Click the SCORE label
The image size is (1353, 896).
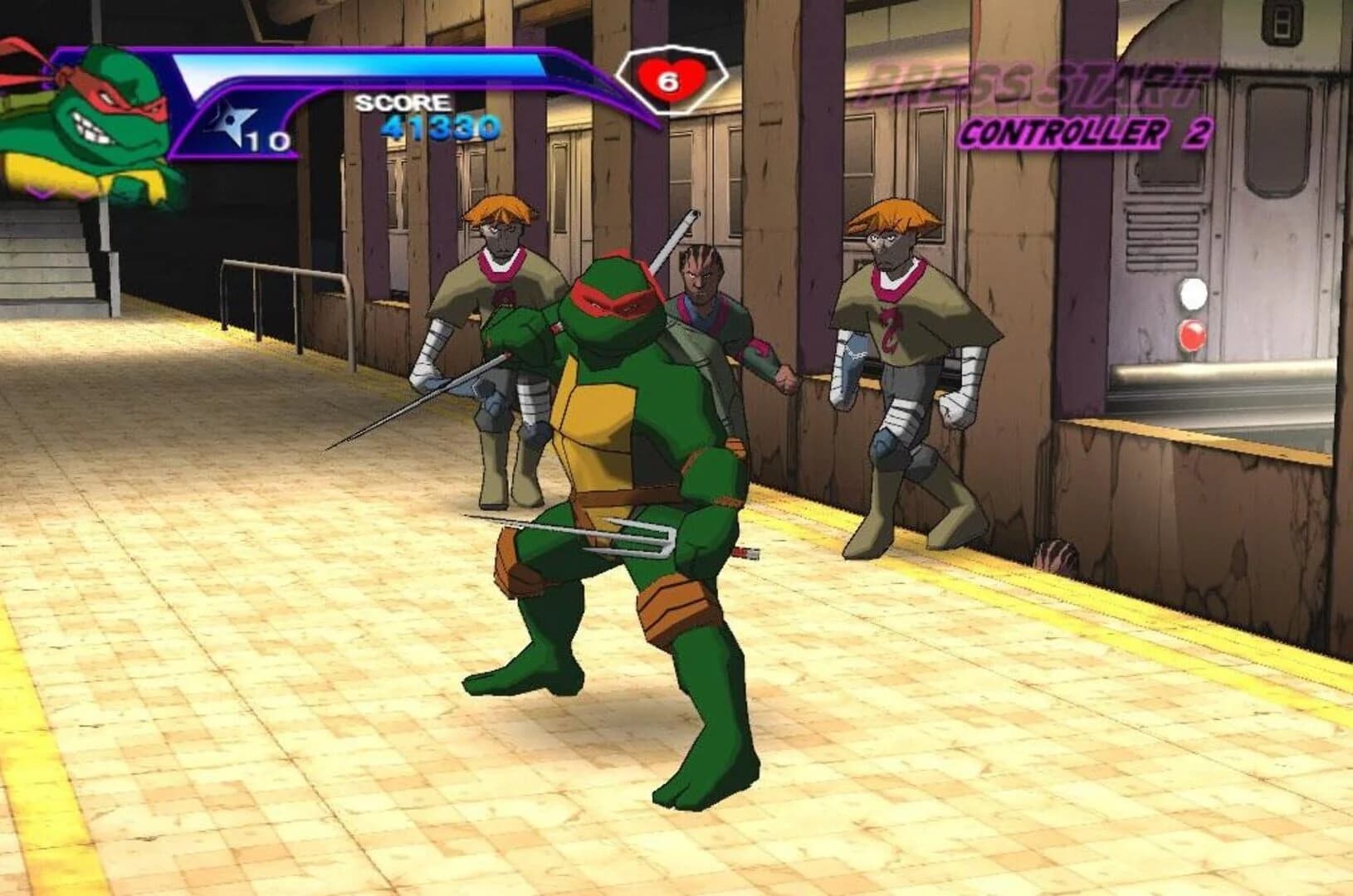pyautogui.click(x=404, y=104)
